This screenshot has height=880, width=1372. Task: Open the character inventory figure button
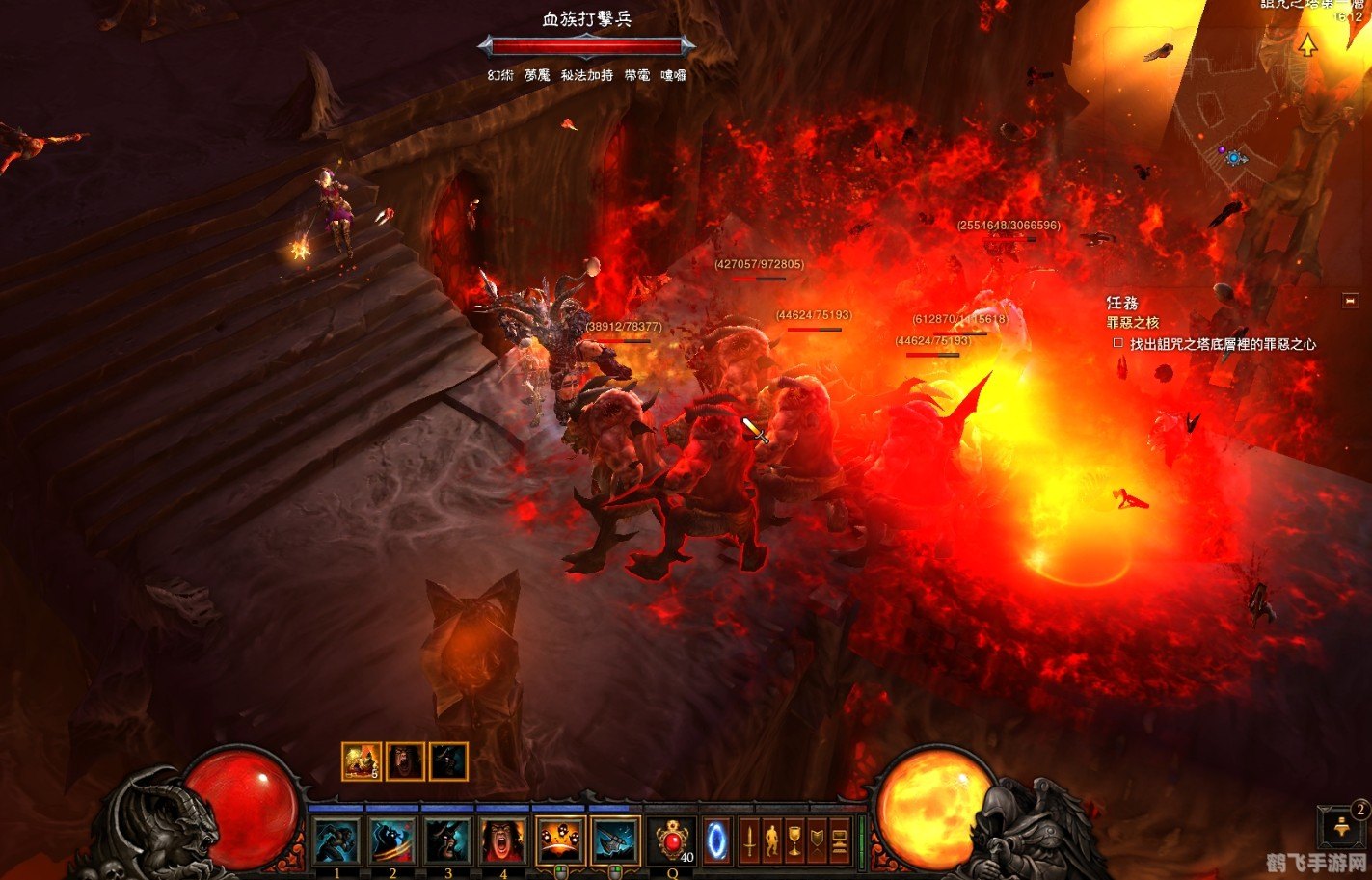click(x=772, y=840)
